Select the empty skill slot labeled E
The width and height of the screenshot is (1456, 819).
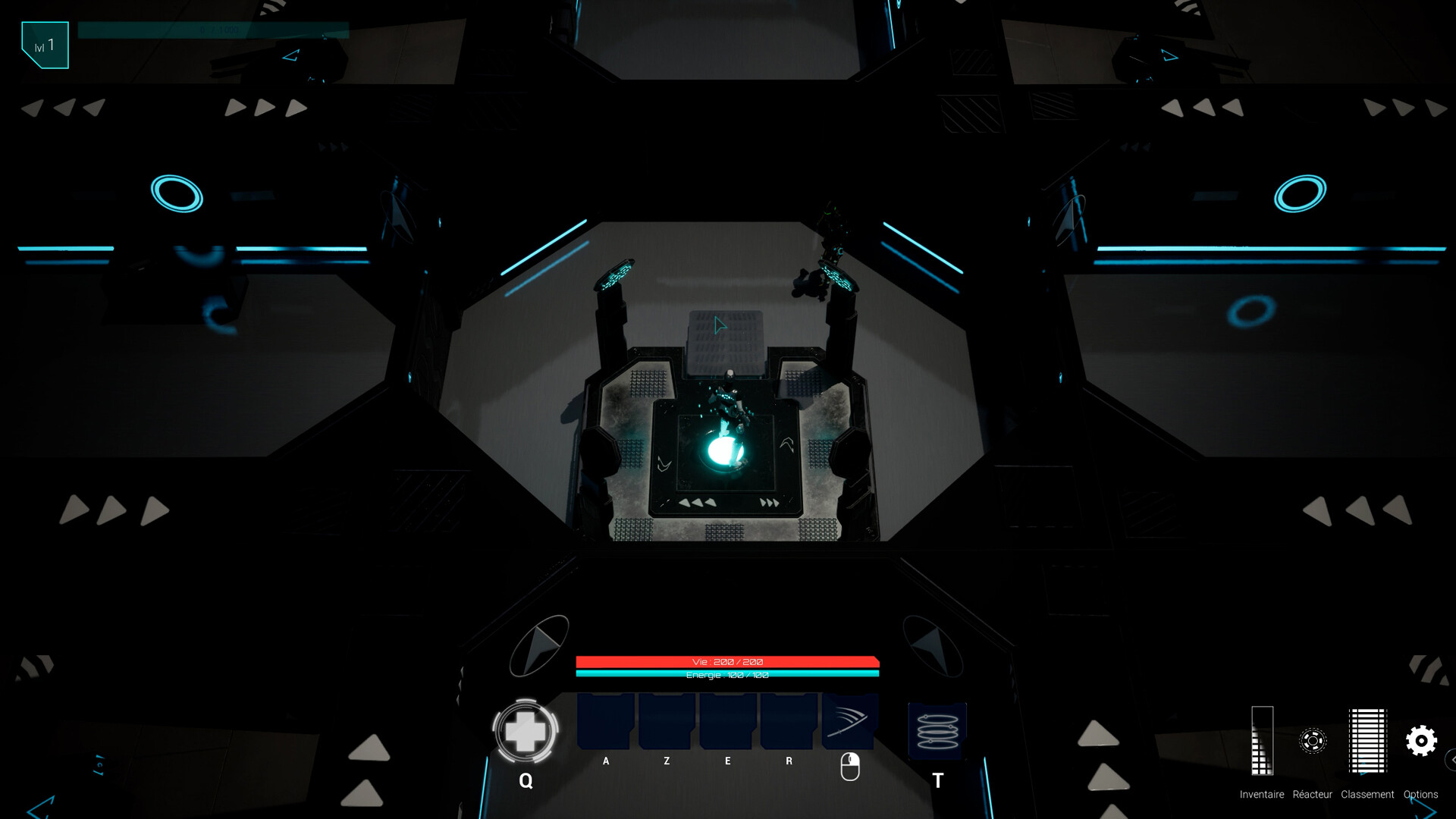726,720
